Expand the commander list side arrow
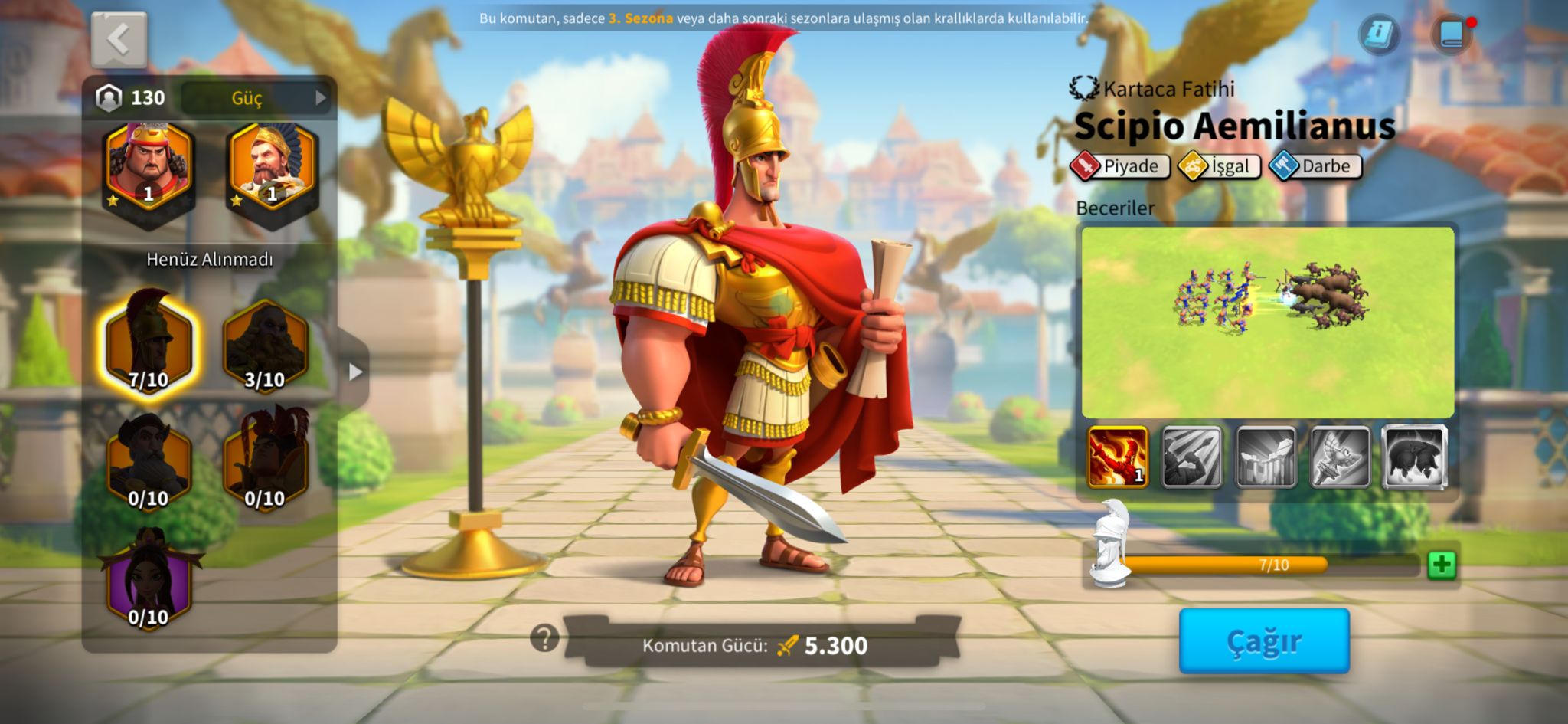1568x724 pixels. 354,372
